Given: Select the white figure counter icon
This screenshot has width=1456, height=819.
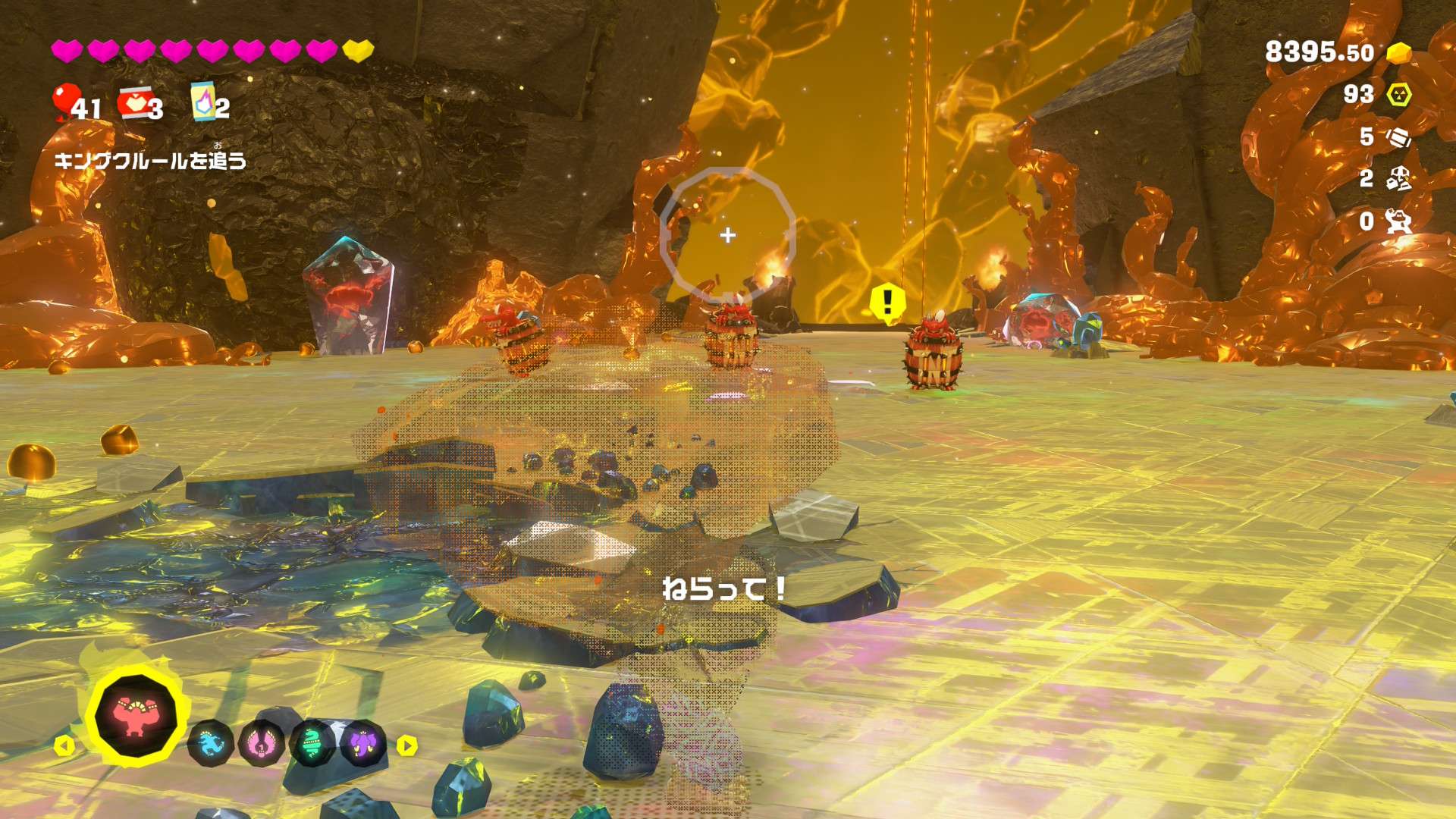Looking at the screenshot, I should pyautogui.click(x=1398, y=221).
